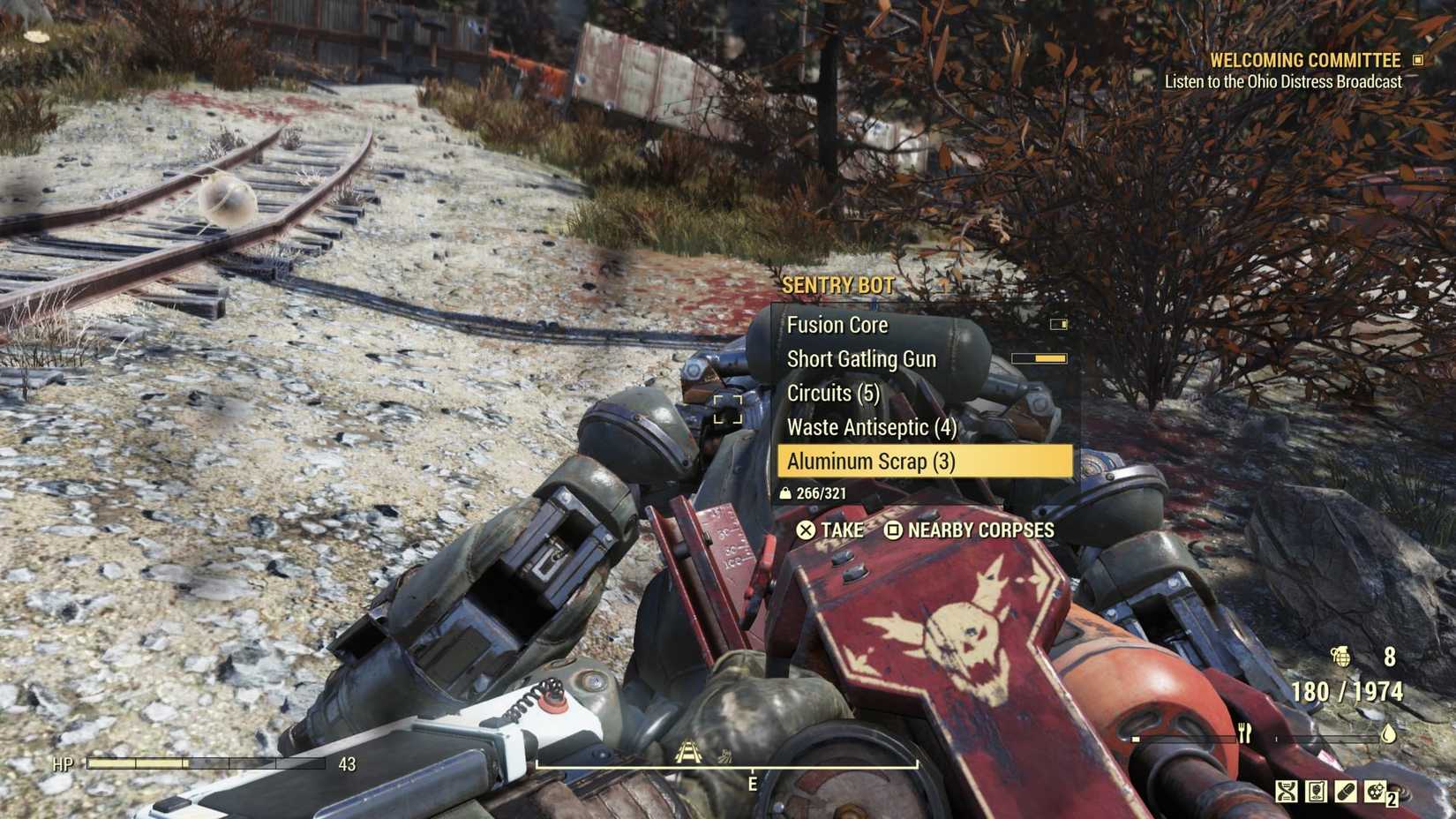Viewport: 1456px width, 819px height.
Task: Select Circuits (5) in the loot list
Action: [833, 393]
